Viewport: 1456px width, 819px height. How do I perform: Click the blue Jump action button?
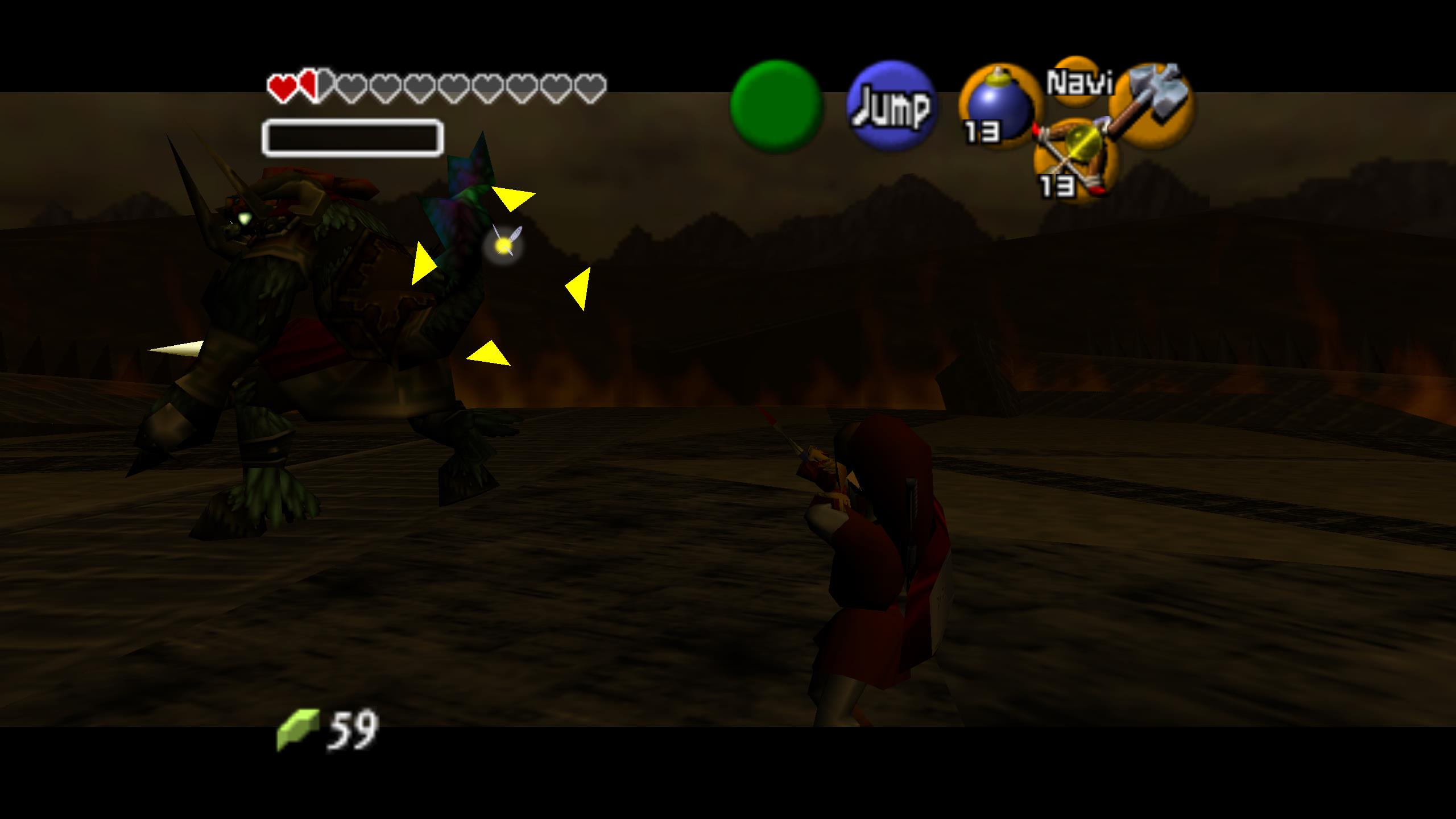pyautogui.click(x=891, y=106)
